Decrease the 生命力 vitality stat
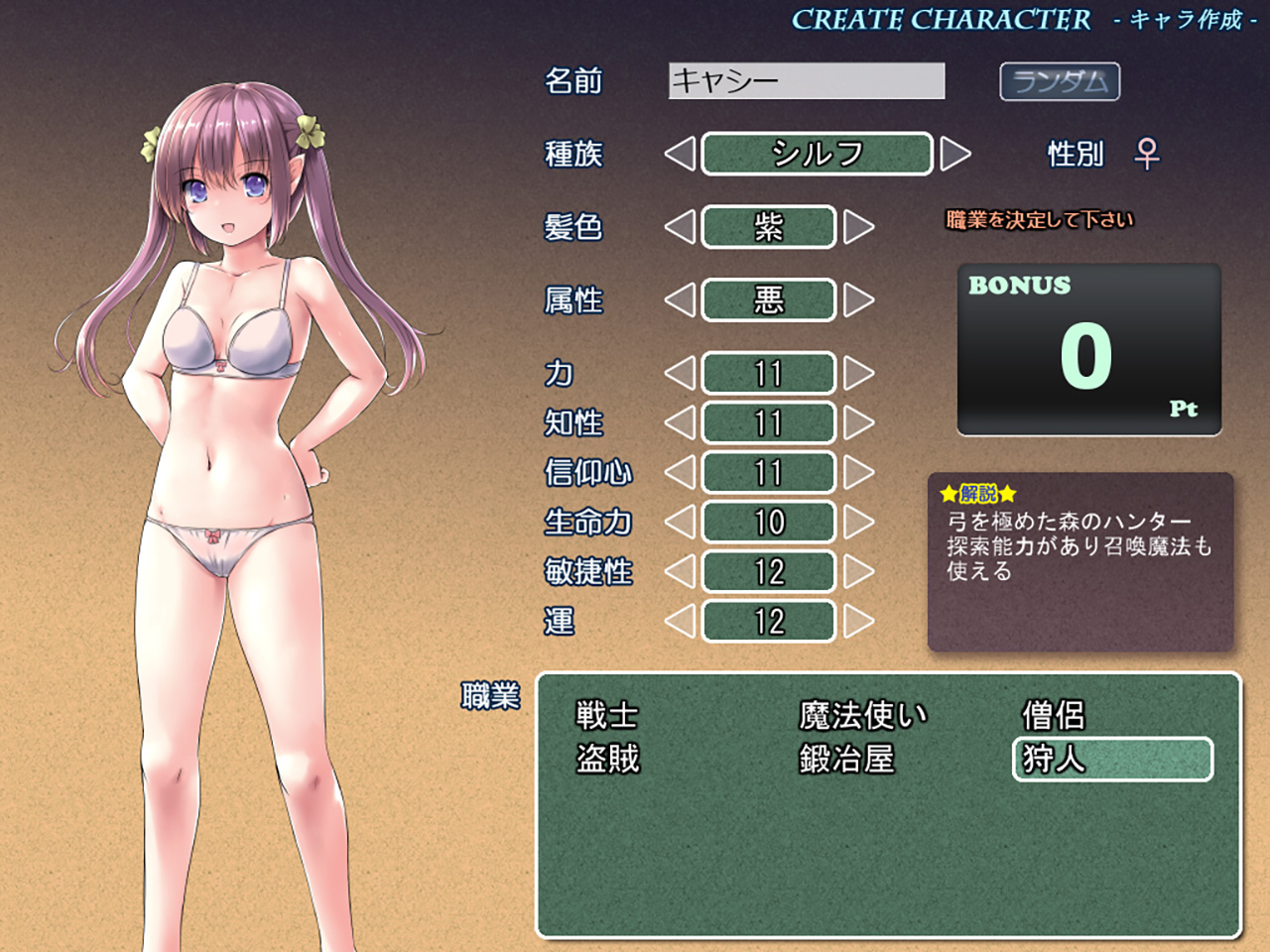This screenshot has width=1270, height=952. [x=680, y=523]
